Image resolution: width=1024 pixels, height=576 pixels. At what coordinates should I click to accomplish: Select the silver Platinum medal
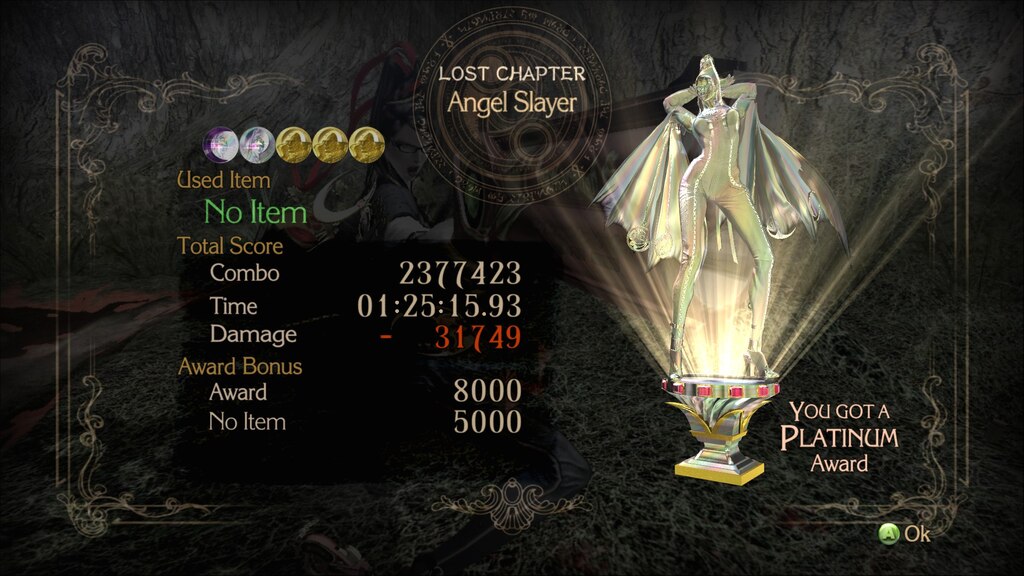[256, 146]
